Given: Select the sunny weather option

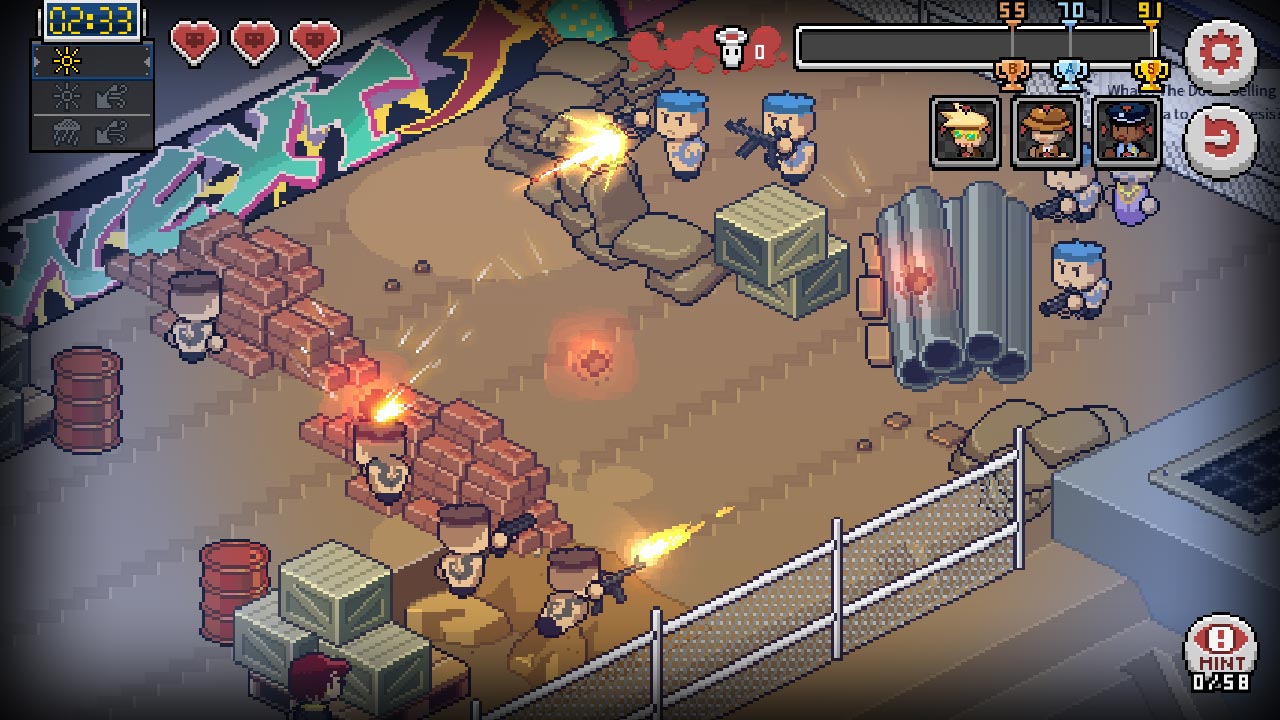Looking at the screenshot, I should click(67, 60).
